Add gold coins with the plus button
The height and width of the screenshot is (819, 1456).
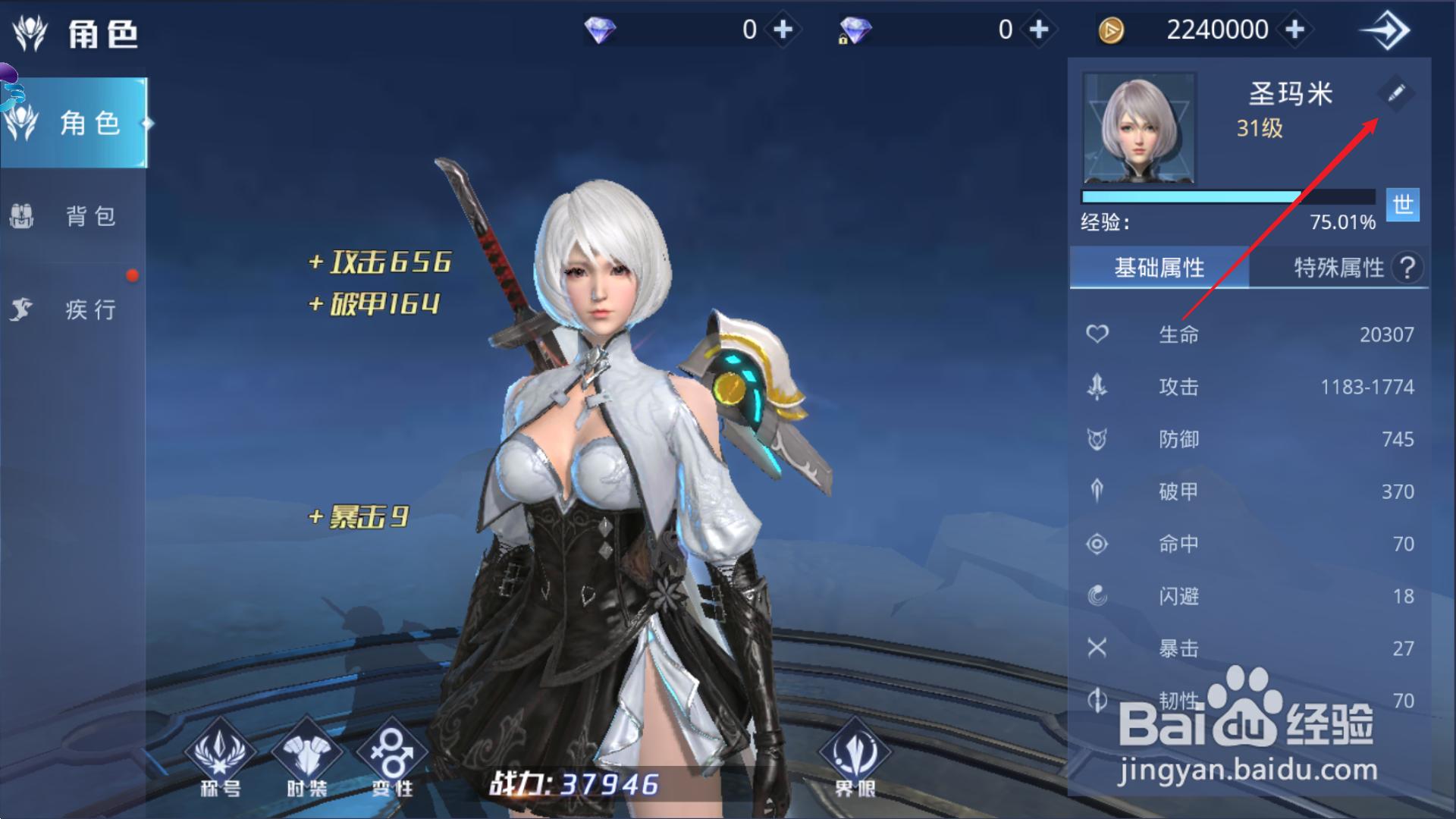(1295, 30)
